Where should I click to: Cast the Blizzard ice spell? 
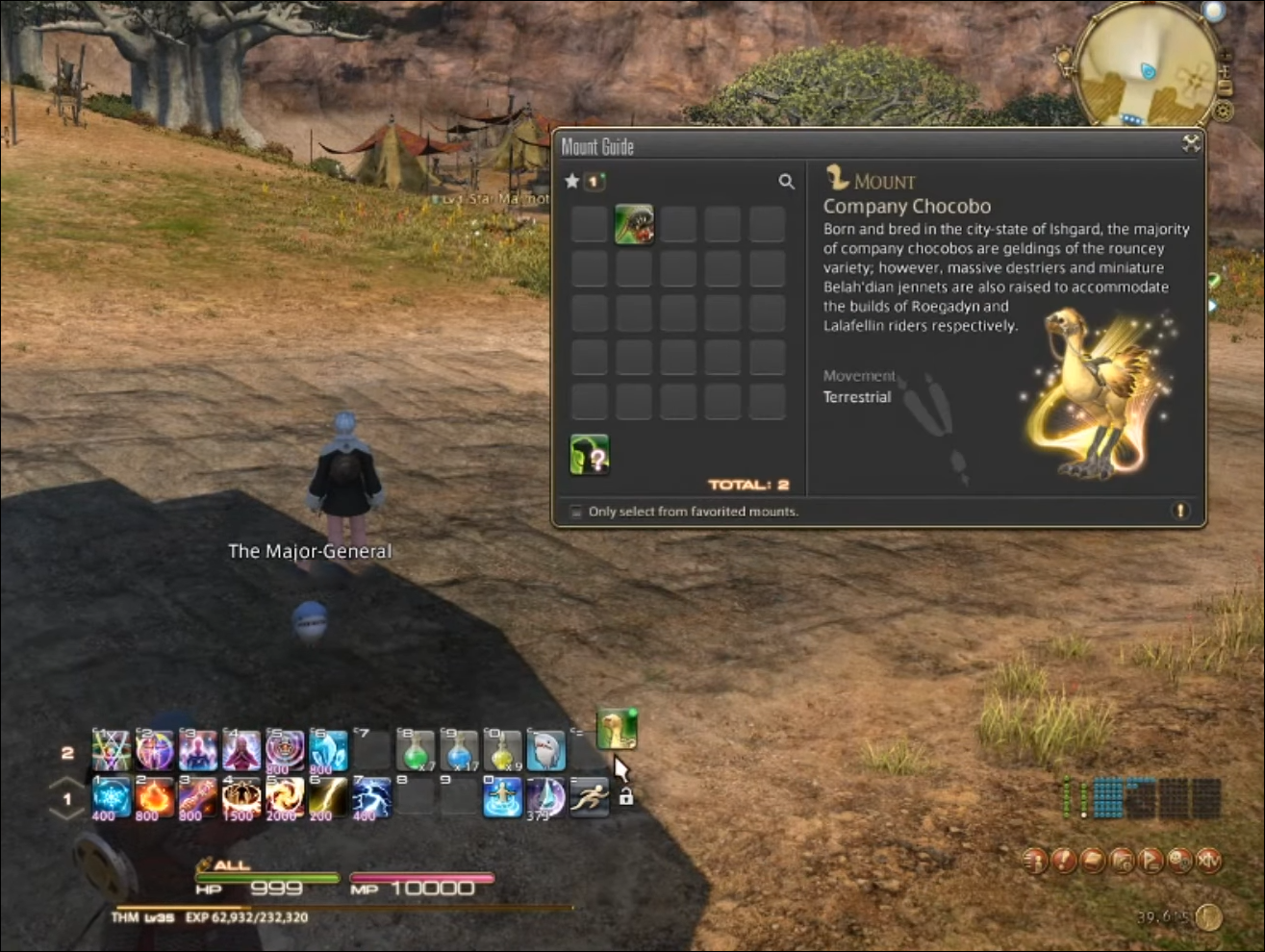pos(112,797)
